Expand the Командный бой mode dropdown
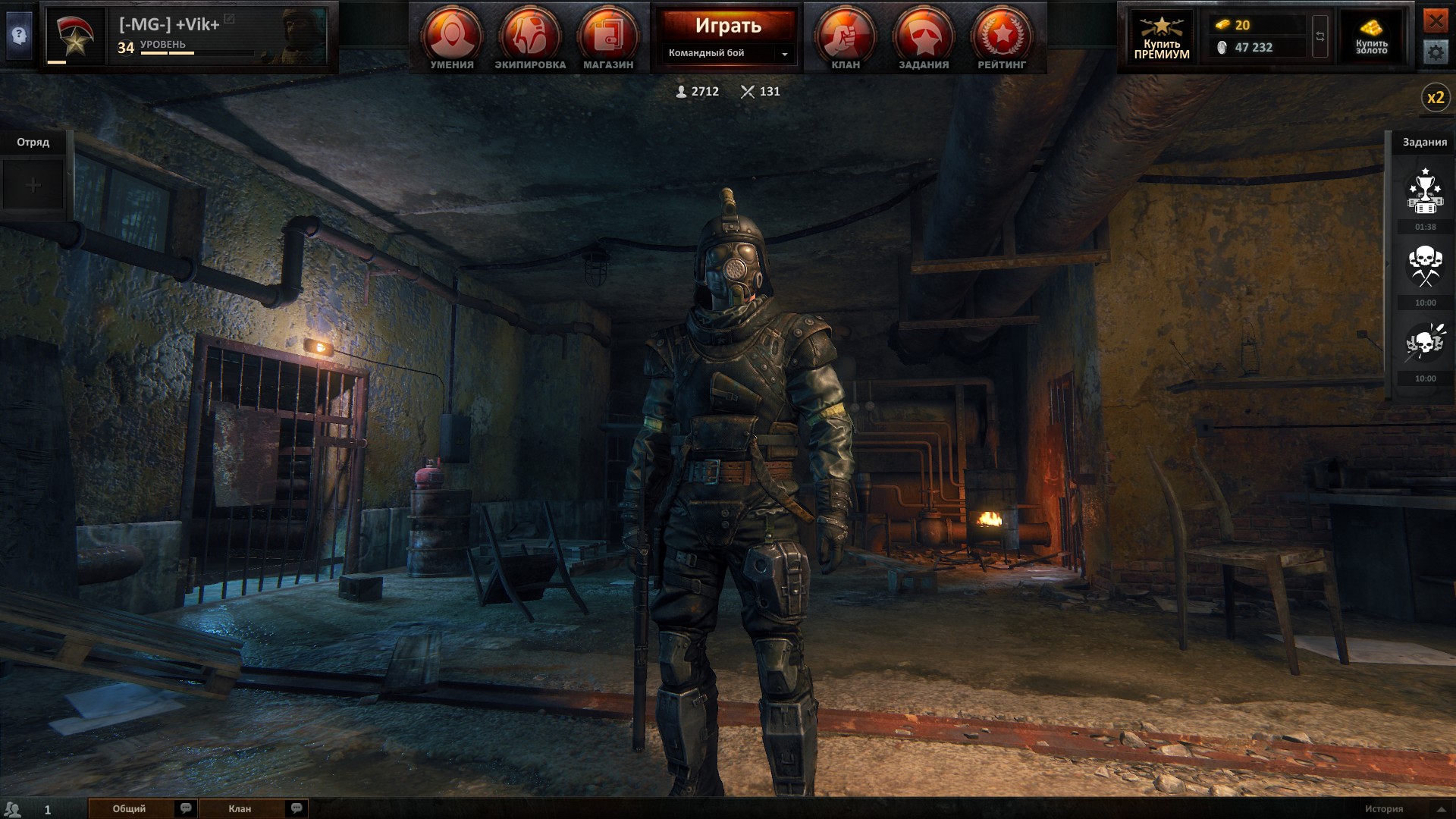 [784, 54]
